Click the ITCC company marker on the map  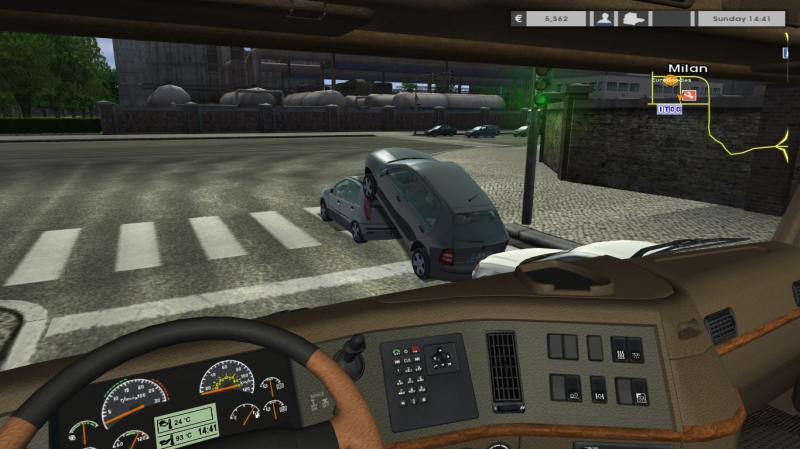669,108
